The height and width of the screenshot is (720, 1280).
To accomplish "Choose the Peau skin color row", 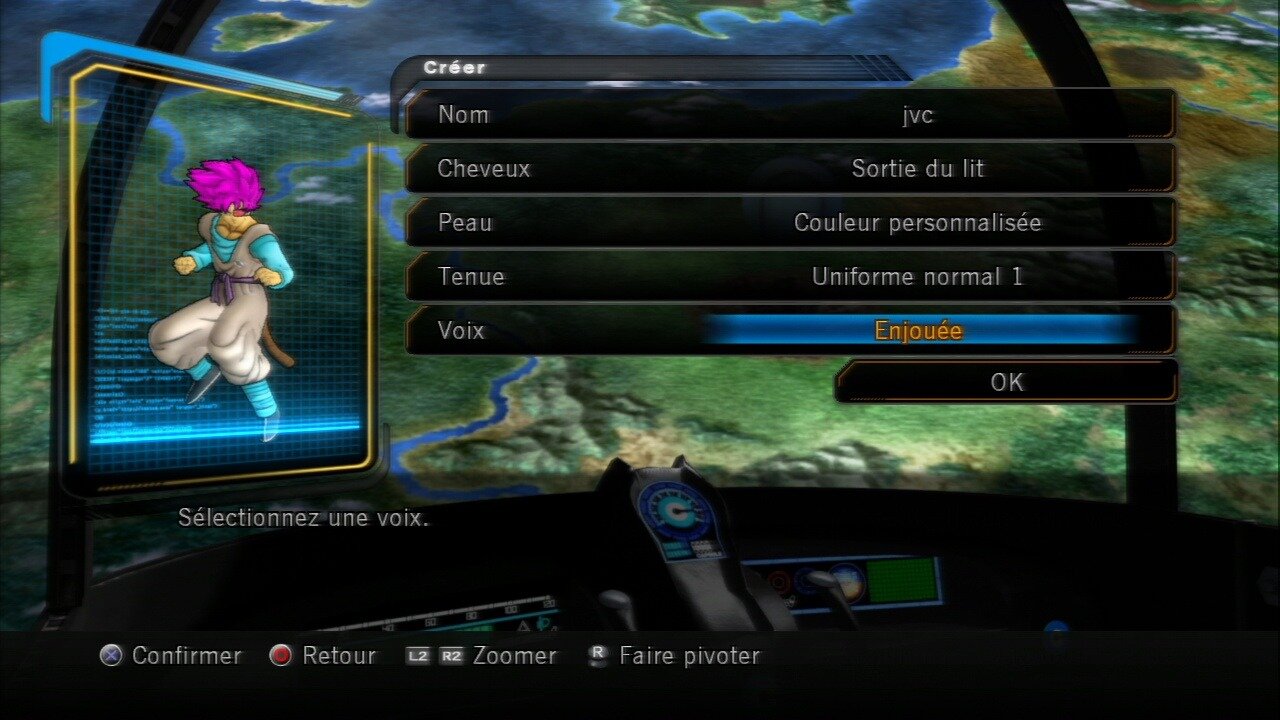I will click(790, 222).
